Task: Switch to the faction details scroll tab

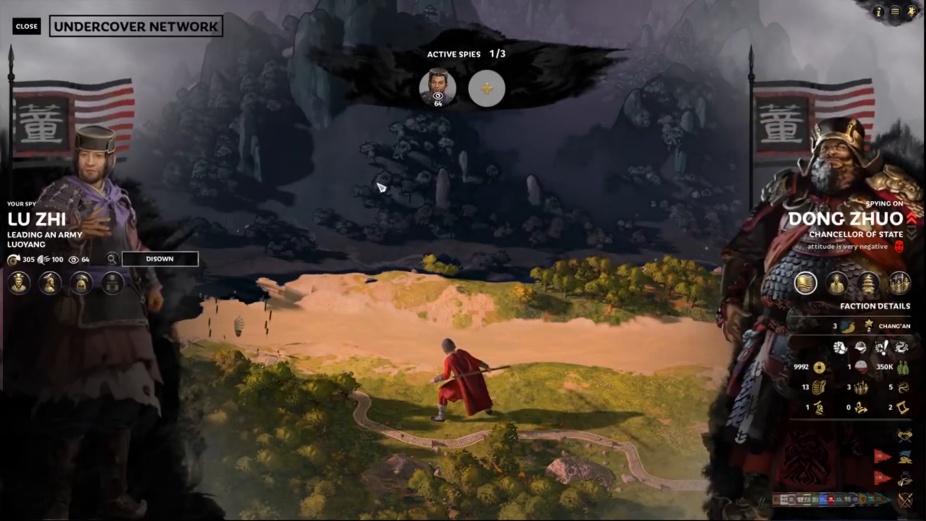Action: [x=805, y=283]
